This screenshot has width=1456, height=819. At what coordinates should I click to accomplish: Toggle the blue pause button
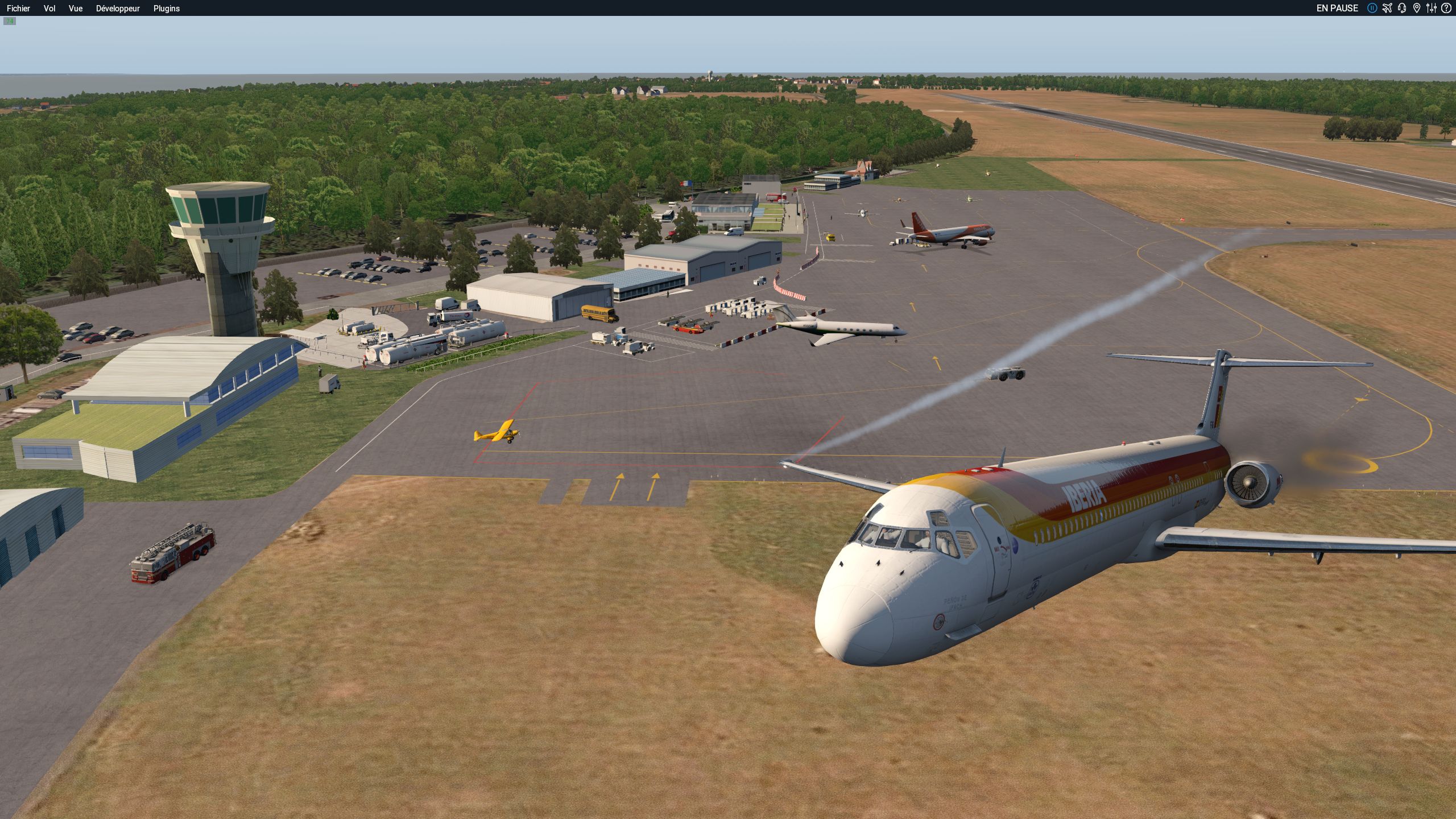pyautogui.click(x=1372, y=8)
